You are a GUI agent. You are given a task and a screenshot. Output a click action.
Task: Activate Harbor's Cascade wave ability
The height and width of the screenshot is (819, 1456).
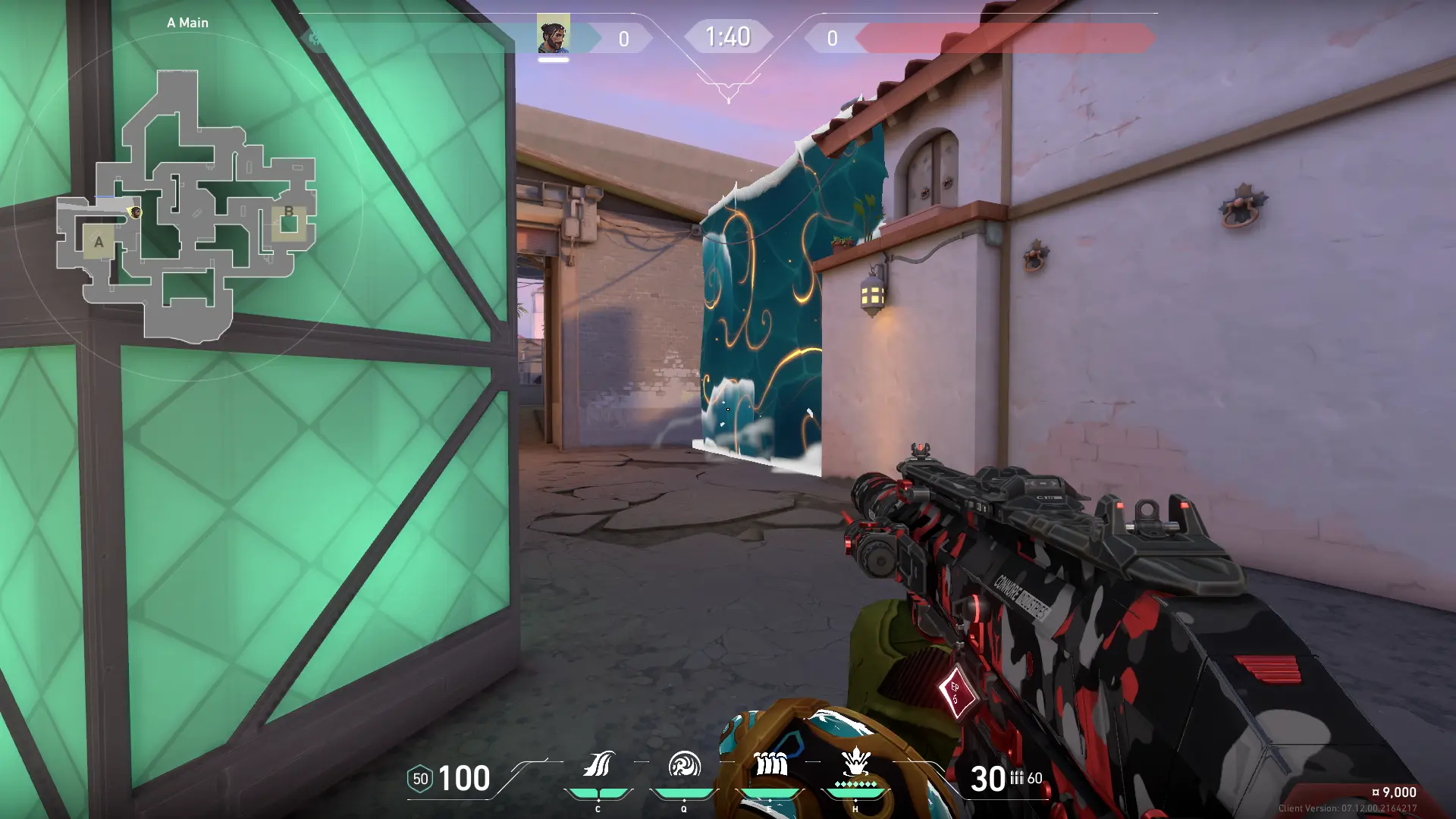[598, 764]
